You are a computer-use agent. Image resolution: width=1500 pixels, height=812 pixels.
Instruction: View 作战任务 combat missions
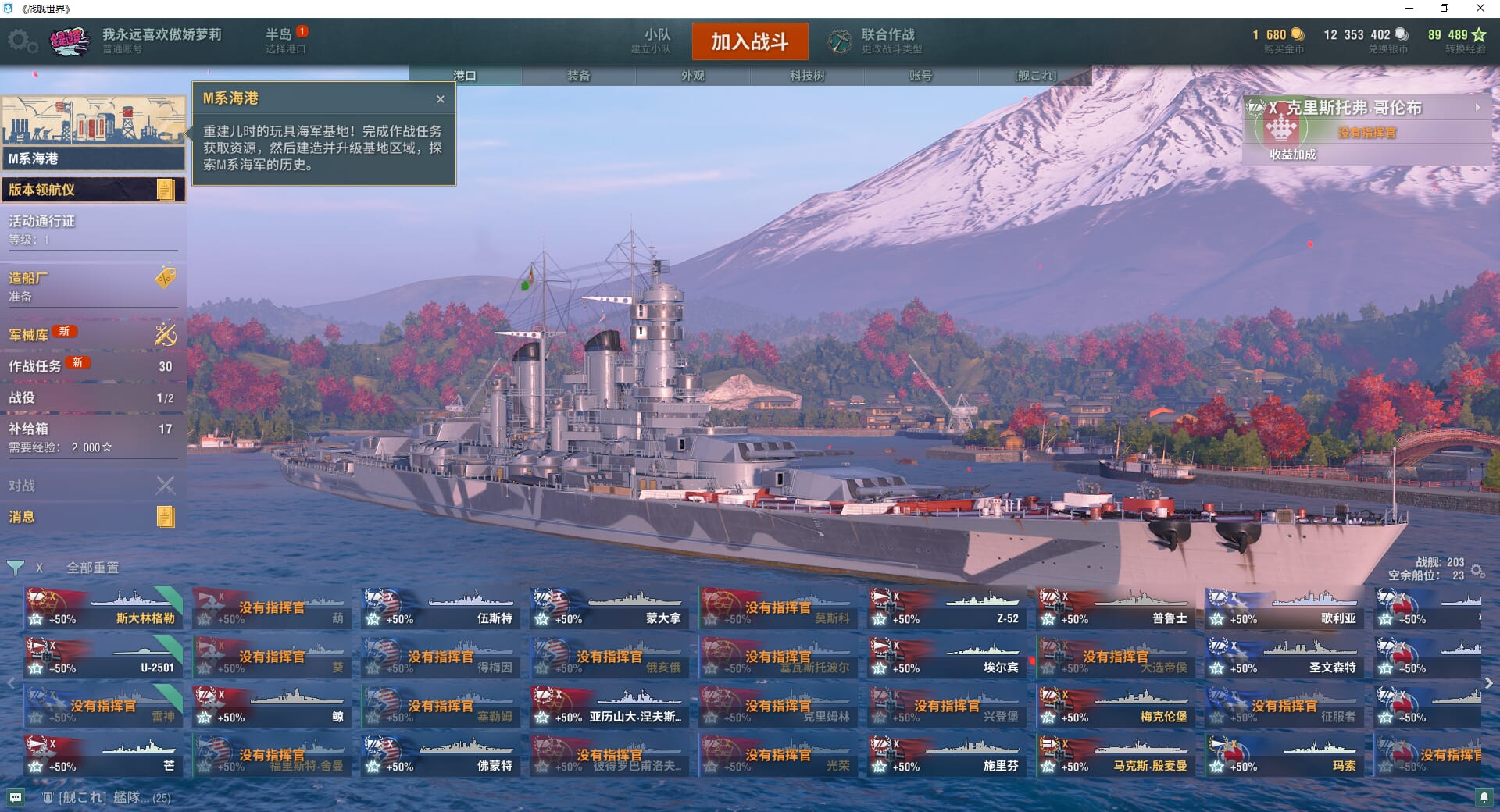pos(92,365)
